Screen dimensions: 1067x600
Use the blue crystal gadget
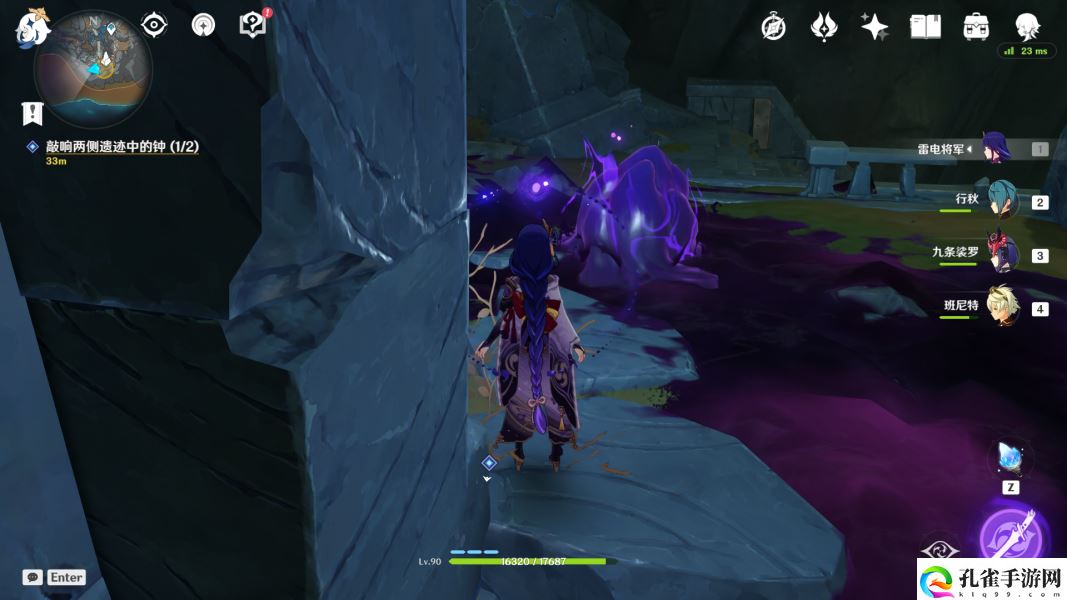tap(1010, 459)
